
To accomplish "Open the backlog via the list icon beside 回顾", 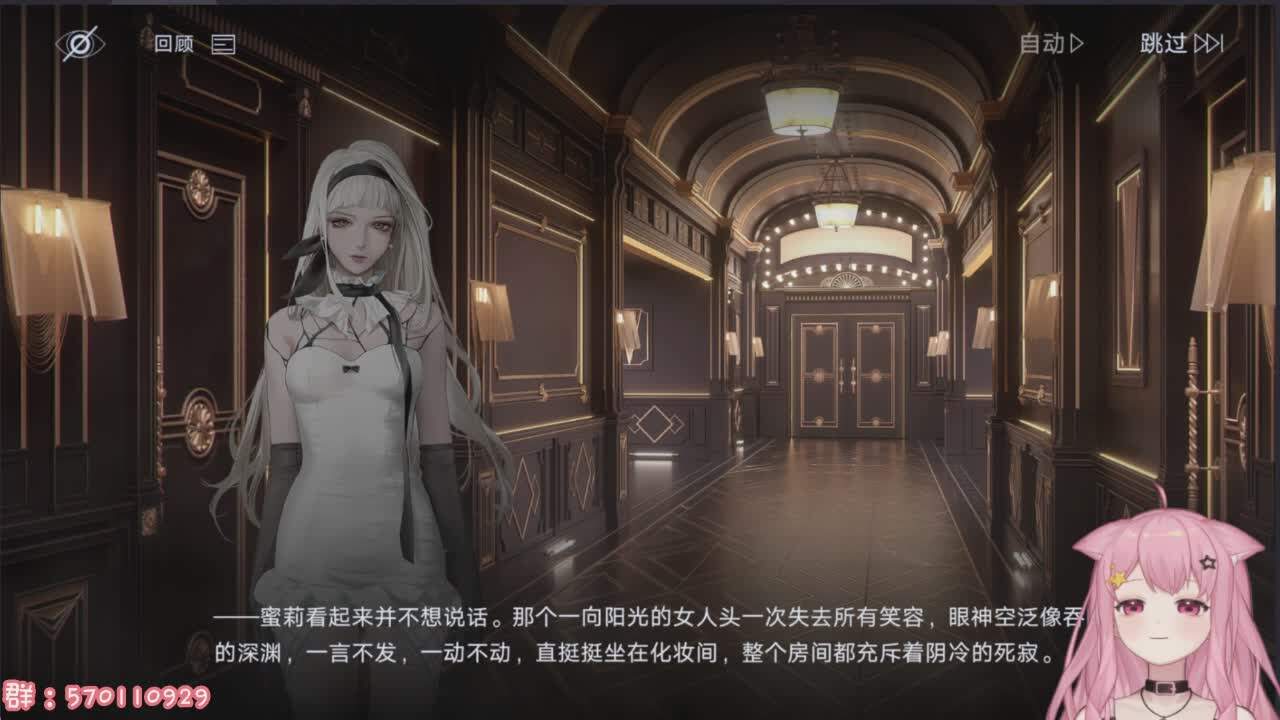I will click(225, 44).
